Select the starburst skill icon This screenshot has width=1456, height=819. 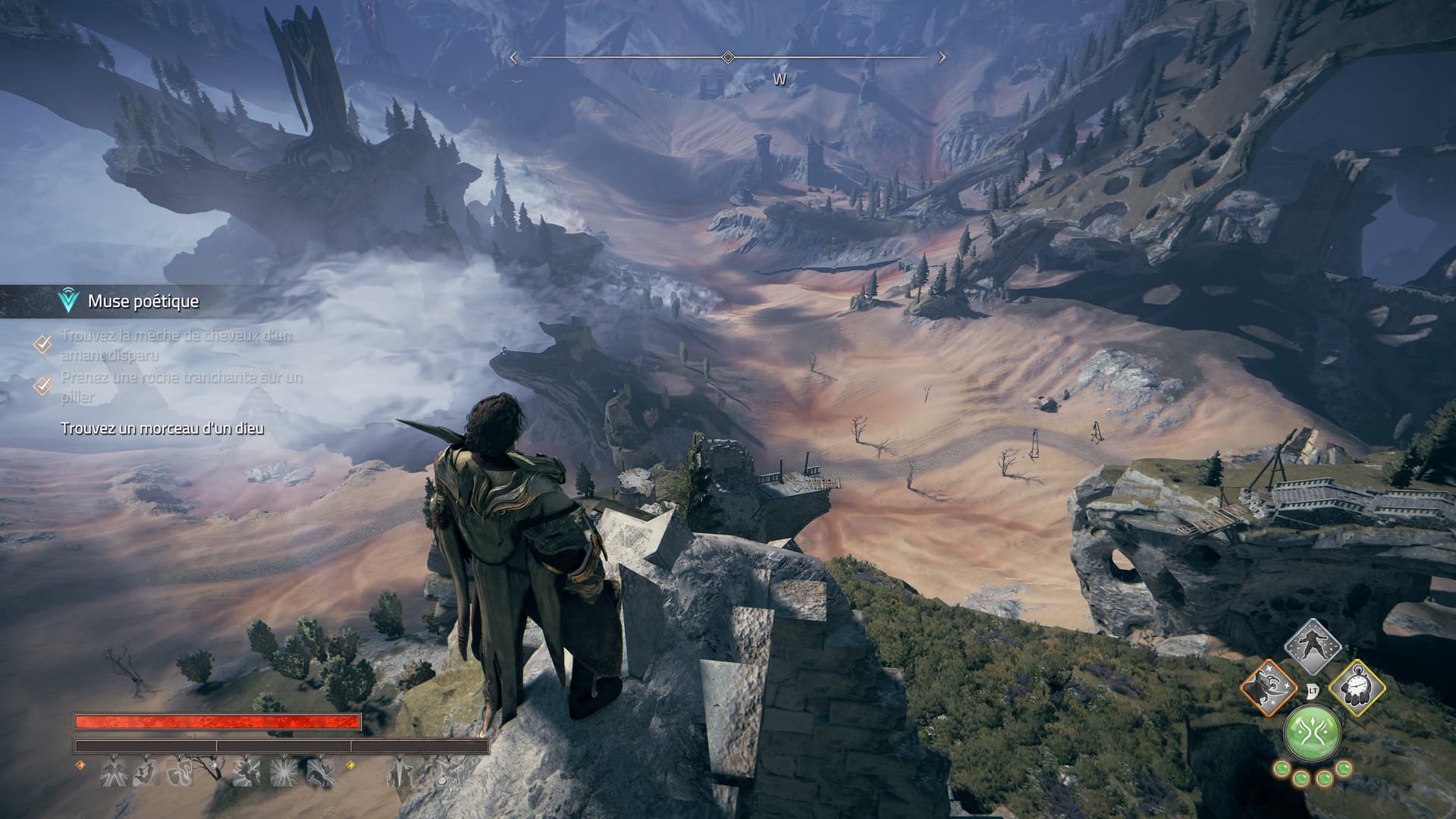click(x=284, y=773)
